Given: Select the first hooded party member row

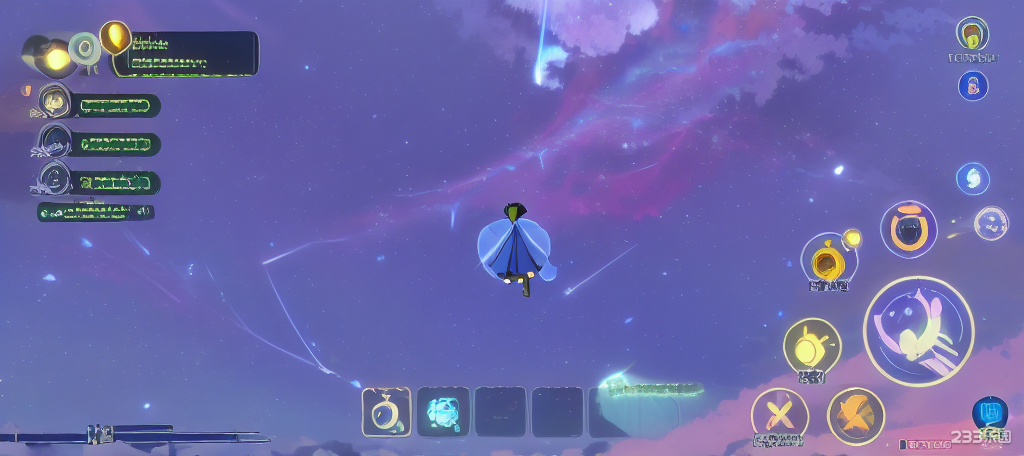Looking at the screenshot, I should [x=98, y=105].
